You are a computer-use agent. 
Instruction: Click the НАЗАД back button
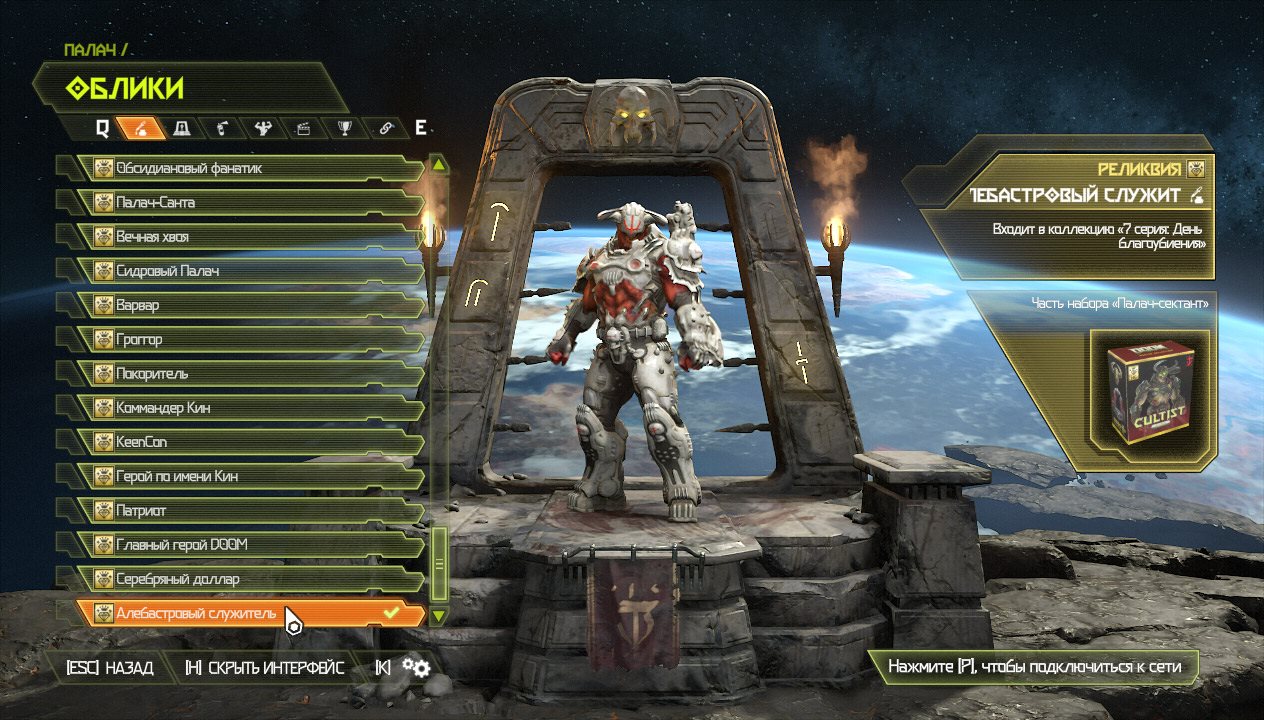[x=110, y=668]
